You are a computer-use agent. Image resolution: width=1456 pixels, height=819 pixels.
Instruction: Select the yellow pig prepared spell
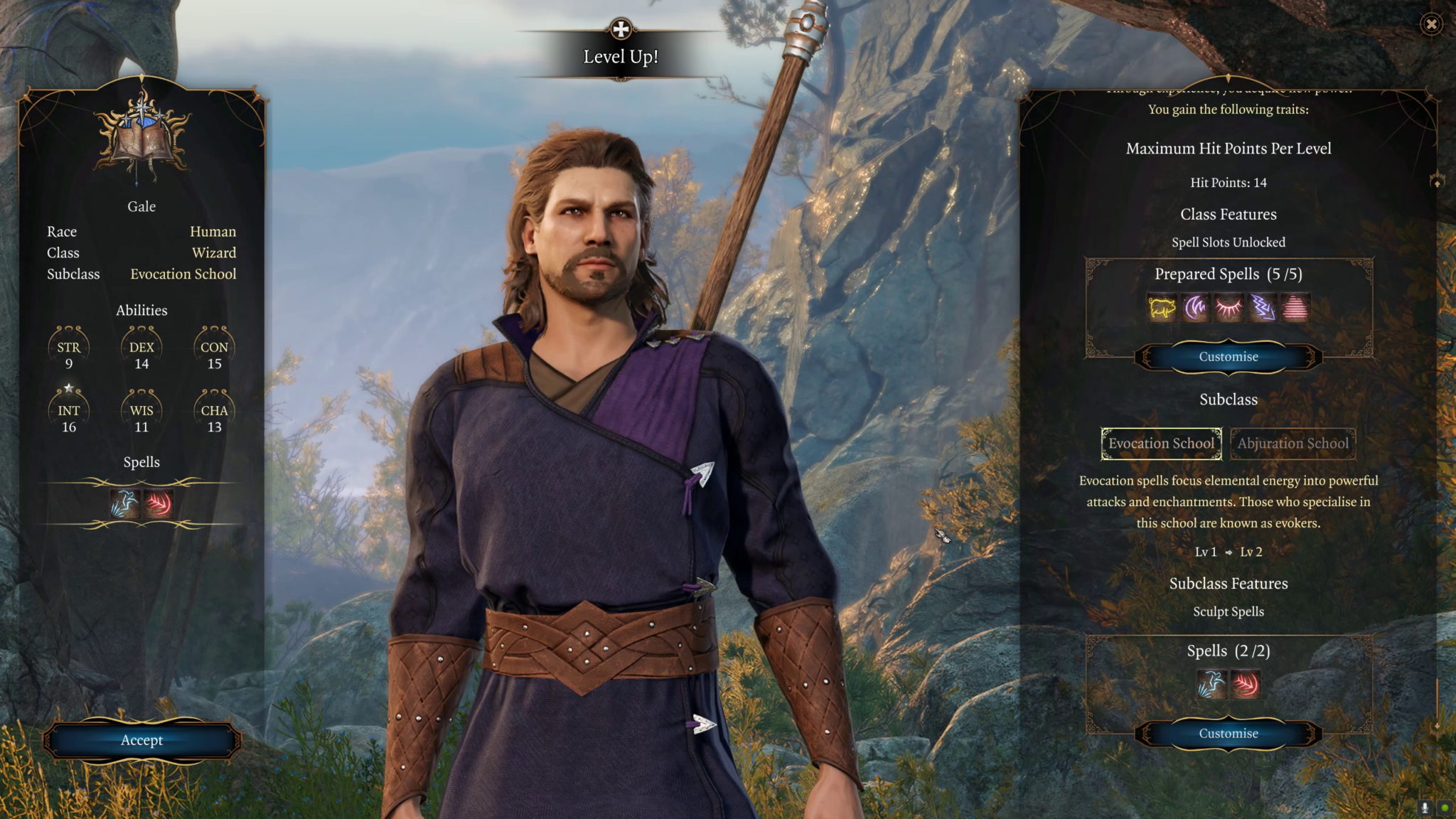click(1162, 309)
